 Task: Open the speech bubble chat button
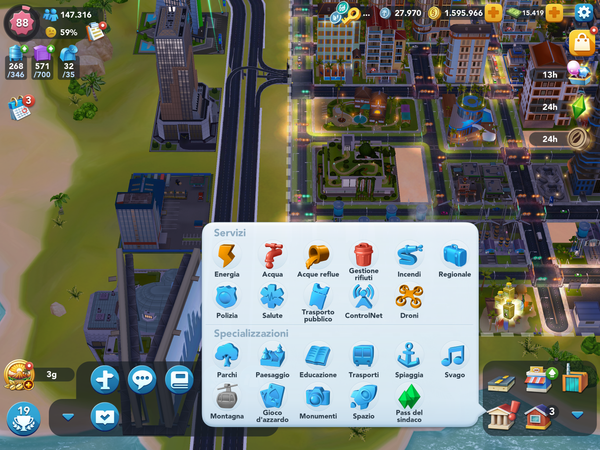click(x=143, y=379)
